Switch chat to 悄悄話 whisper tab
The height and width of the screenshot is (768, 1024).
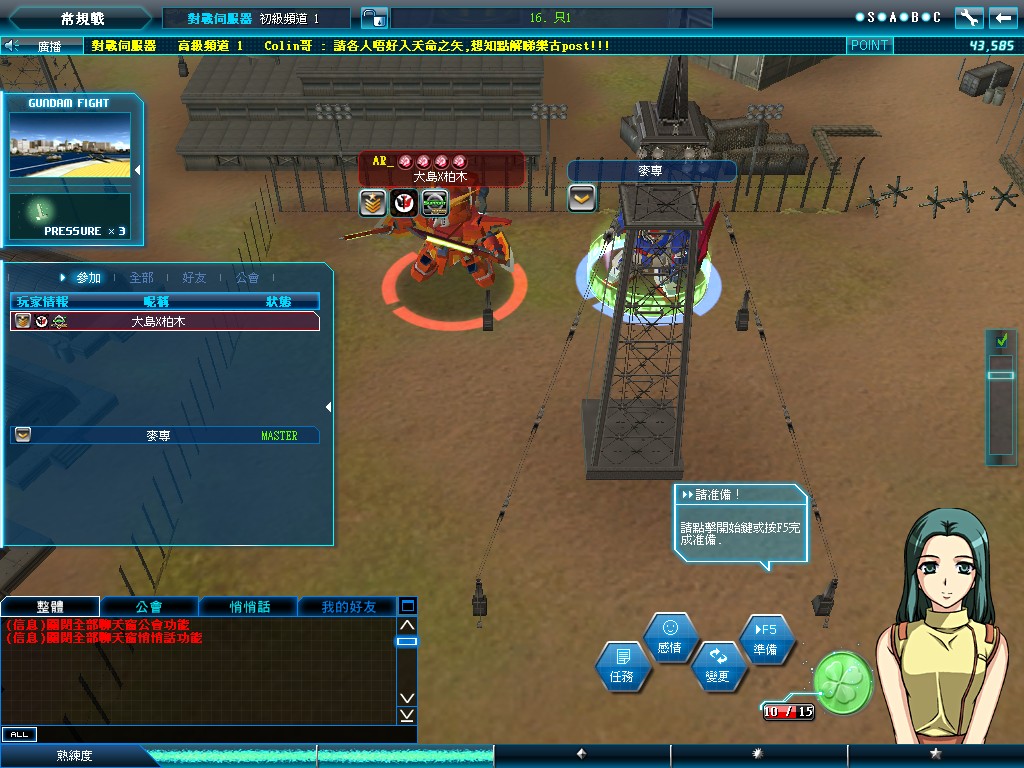pyautogui.click(x=249, y=607)
